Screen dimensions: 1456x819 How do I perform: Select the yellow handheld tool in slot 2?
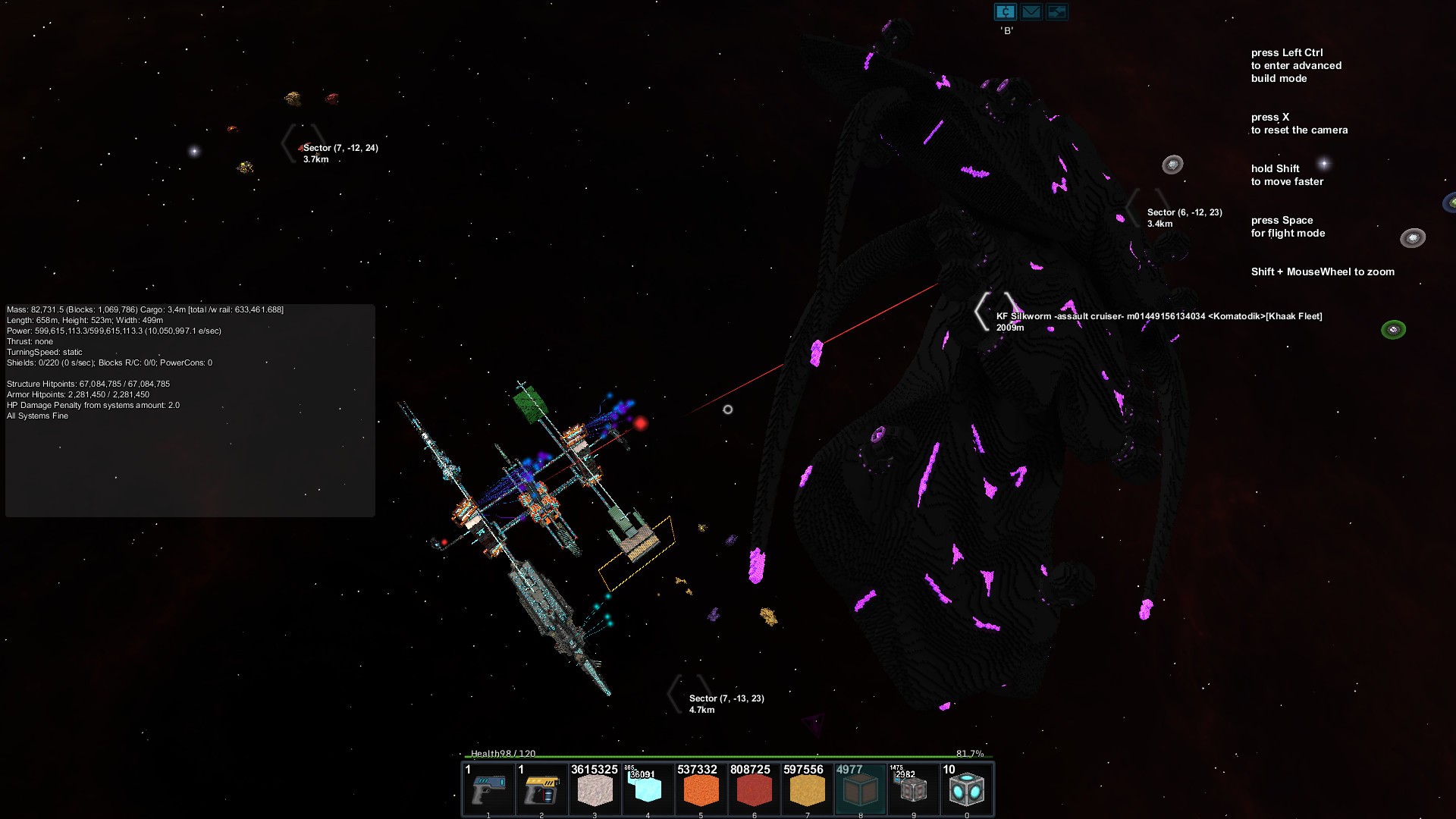[x=542, y=789]
